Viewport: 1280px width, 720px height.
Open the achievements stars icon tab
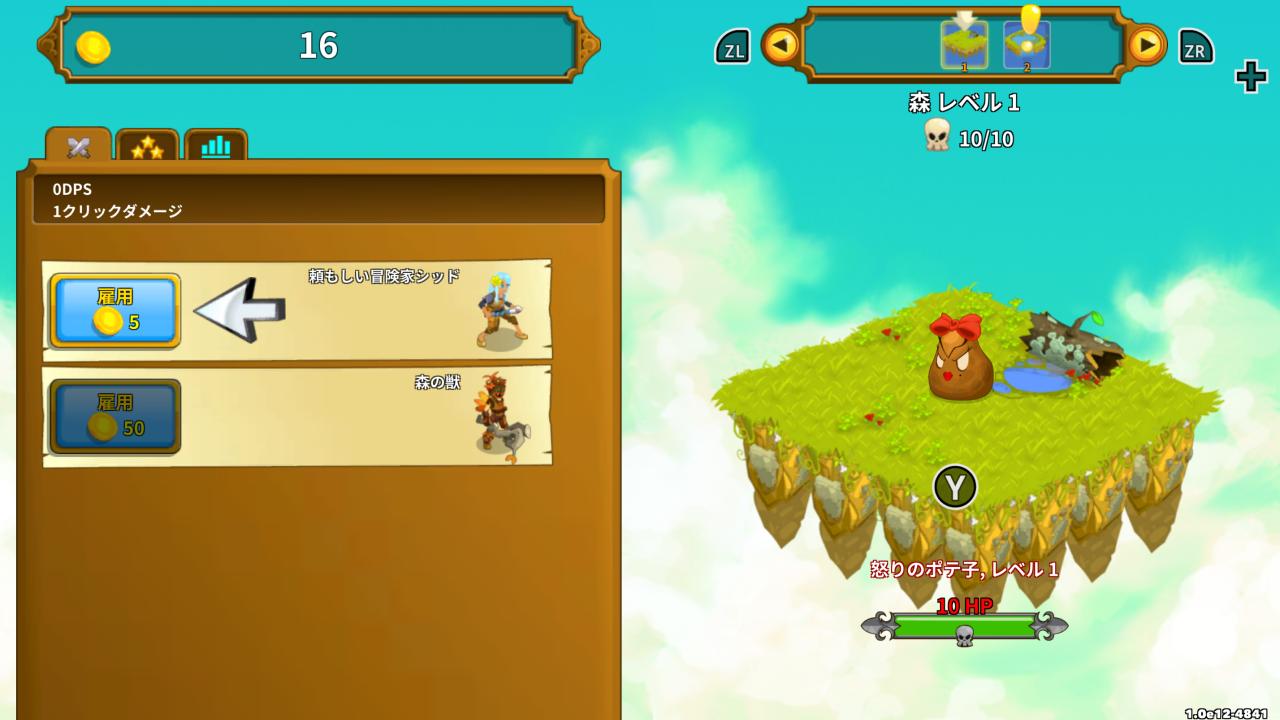148,145
